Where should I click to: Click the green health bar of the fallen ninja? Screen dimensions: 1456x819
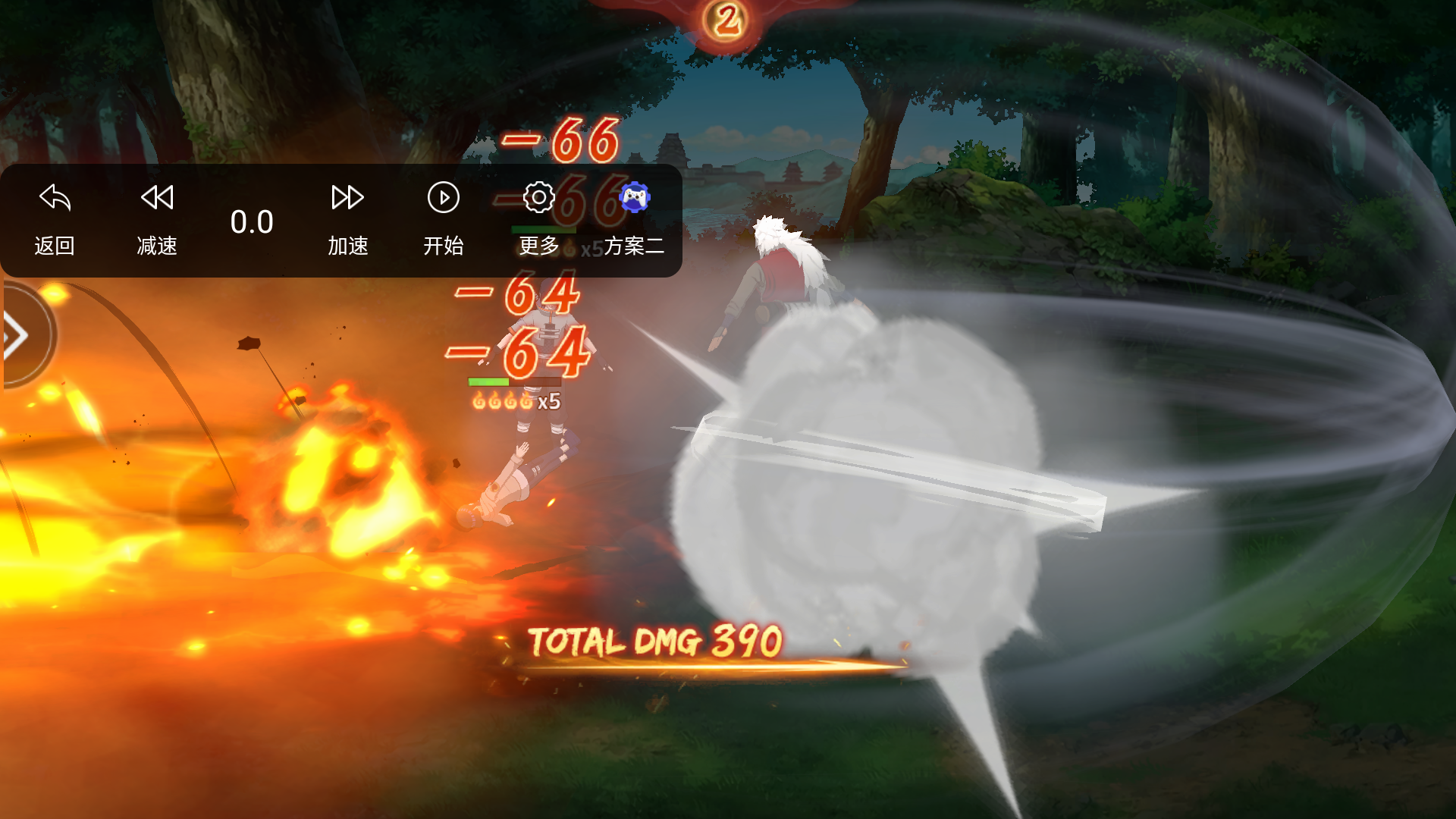tap(489, 383)
